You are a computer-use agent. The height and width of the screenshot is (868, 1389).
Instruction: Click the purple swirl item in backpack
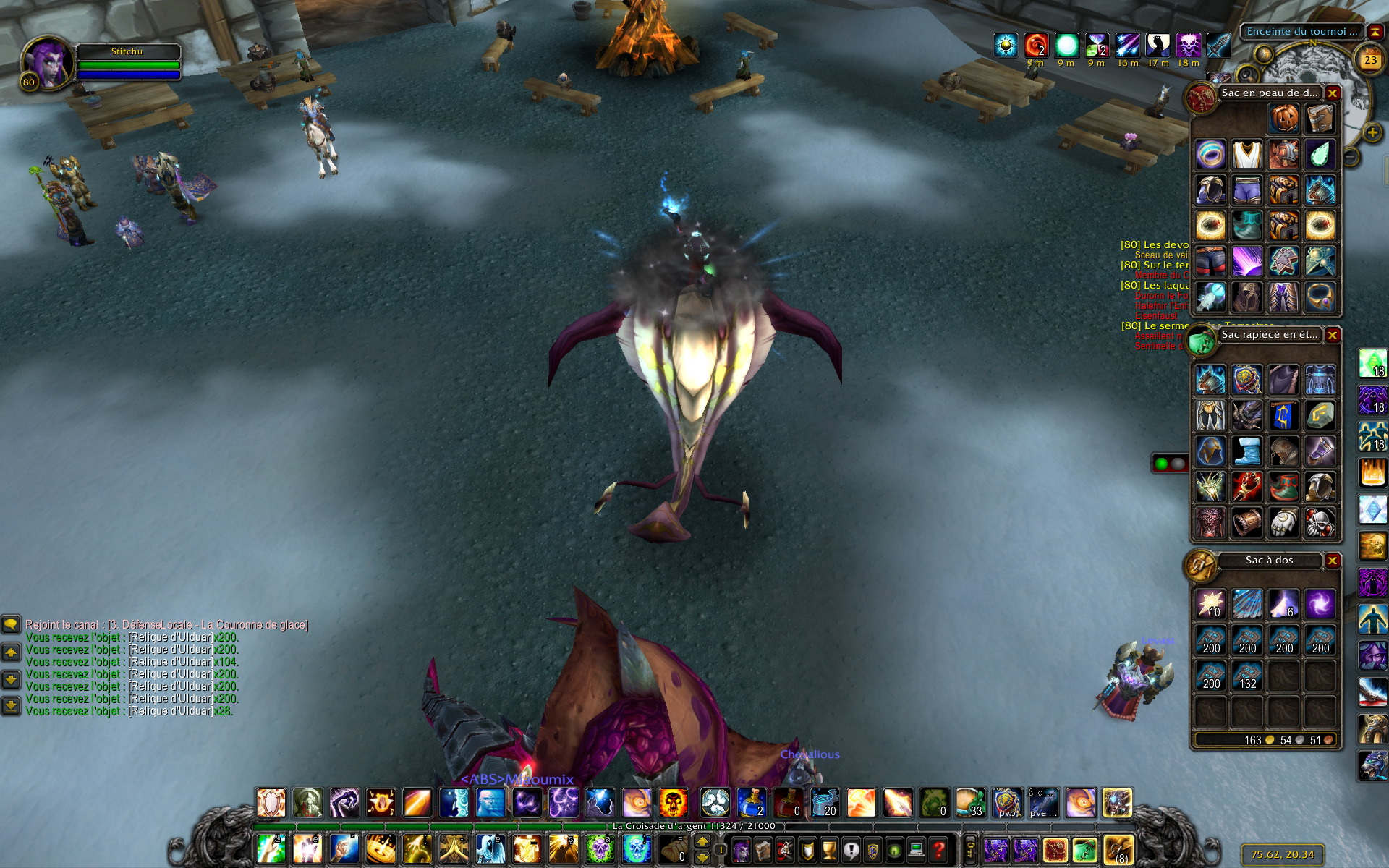pyautogui.click(x=1320, y=604)
